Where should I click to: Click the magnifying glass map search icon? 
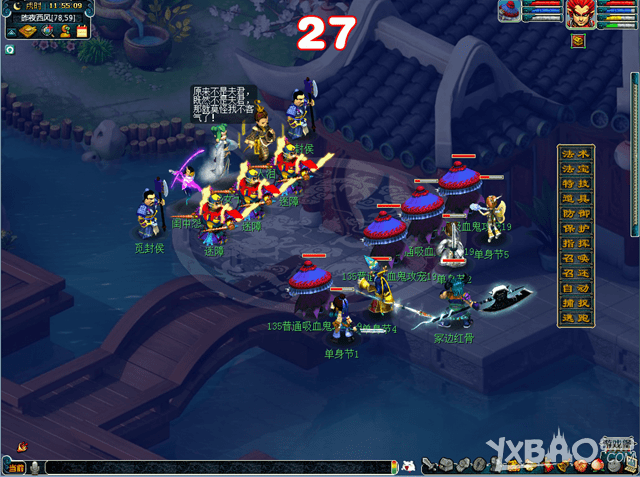coord(50,31)
